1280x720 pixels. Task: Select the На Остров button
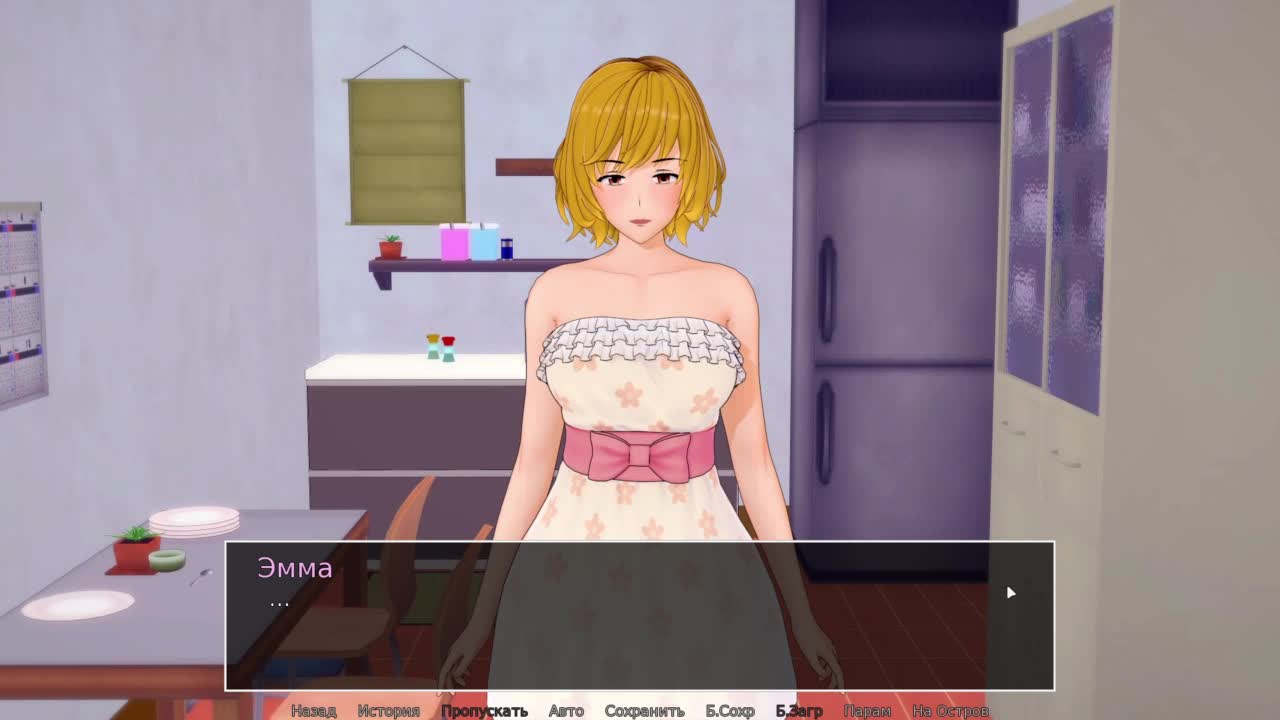point(950,711)
